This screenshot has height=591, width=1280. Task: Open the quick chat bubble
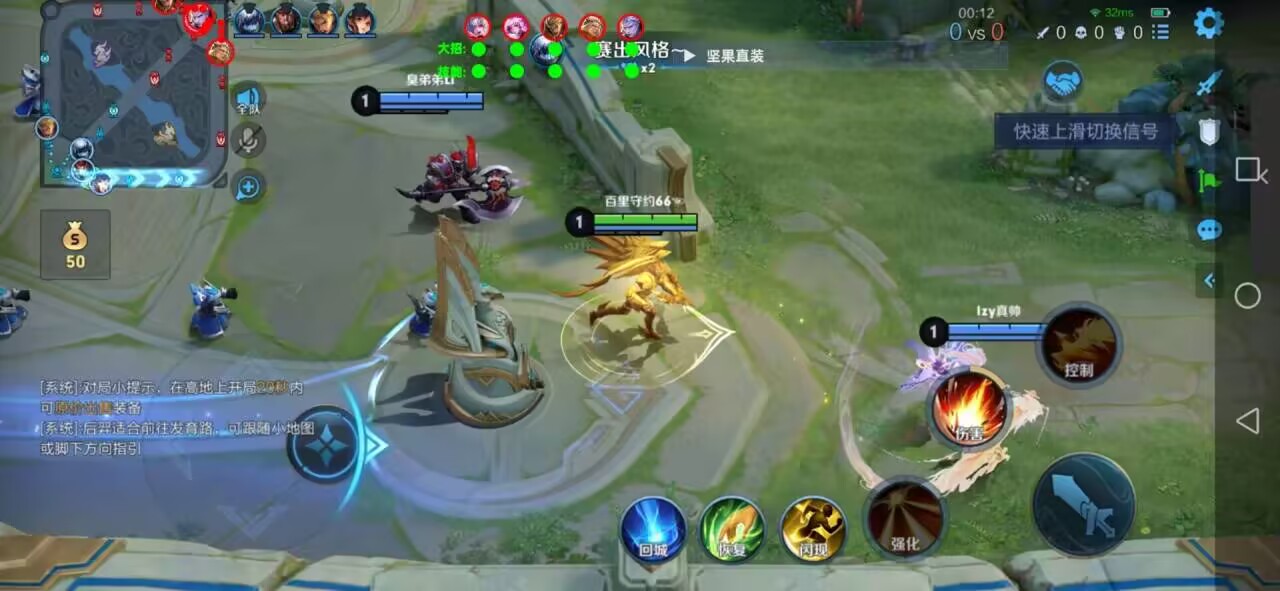1209,230
